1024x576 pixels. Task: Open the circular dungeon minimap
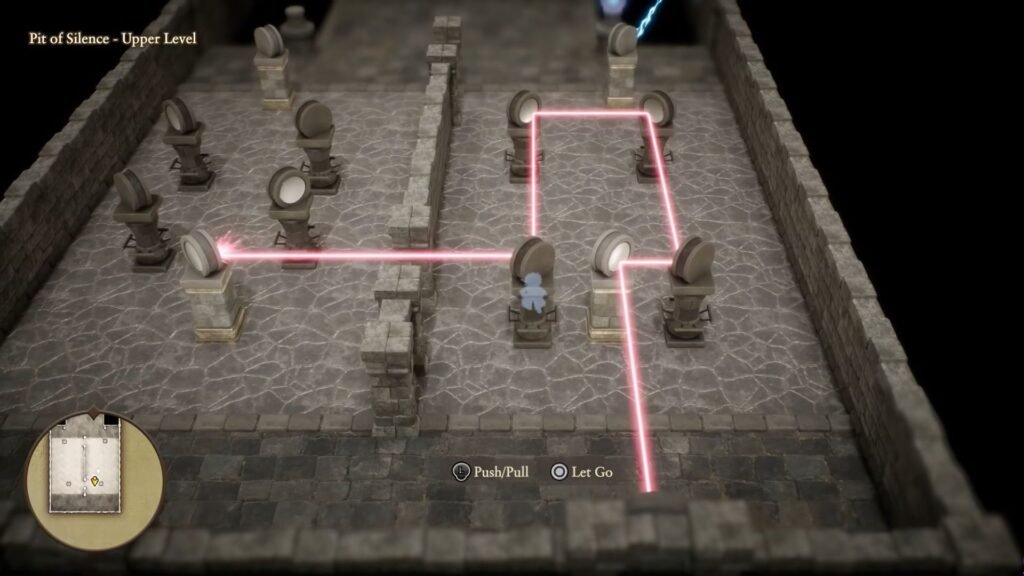[94, 478]
